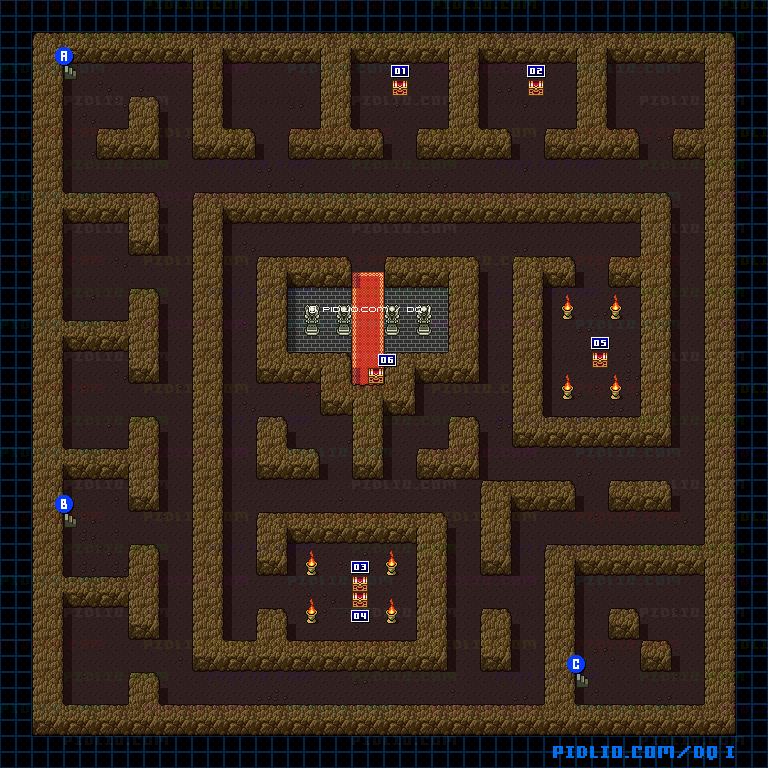Pick the chest label 06

[387, 360]
